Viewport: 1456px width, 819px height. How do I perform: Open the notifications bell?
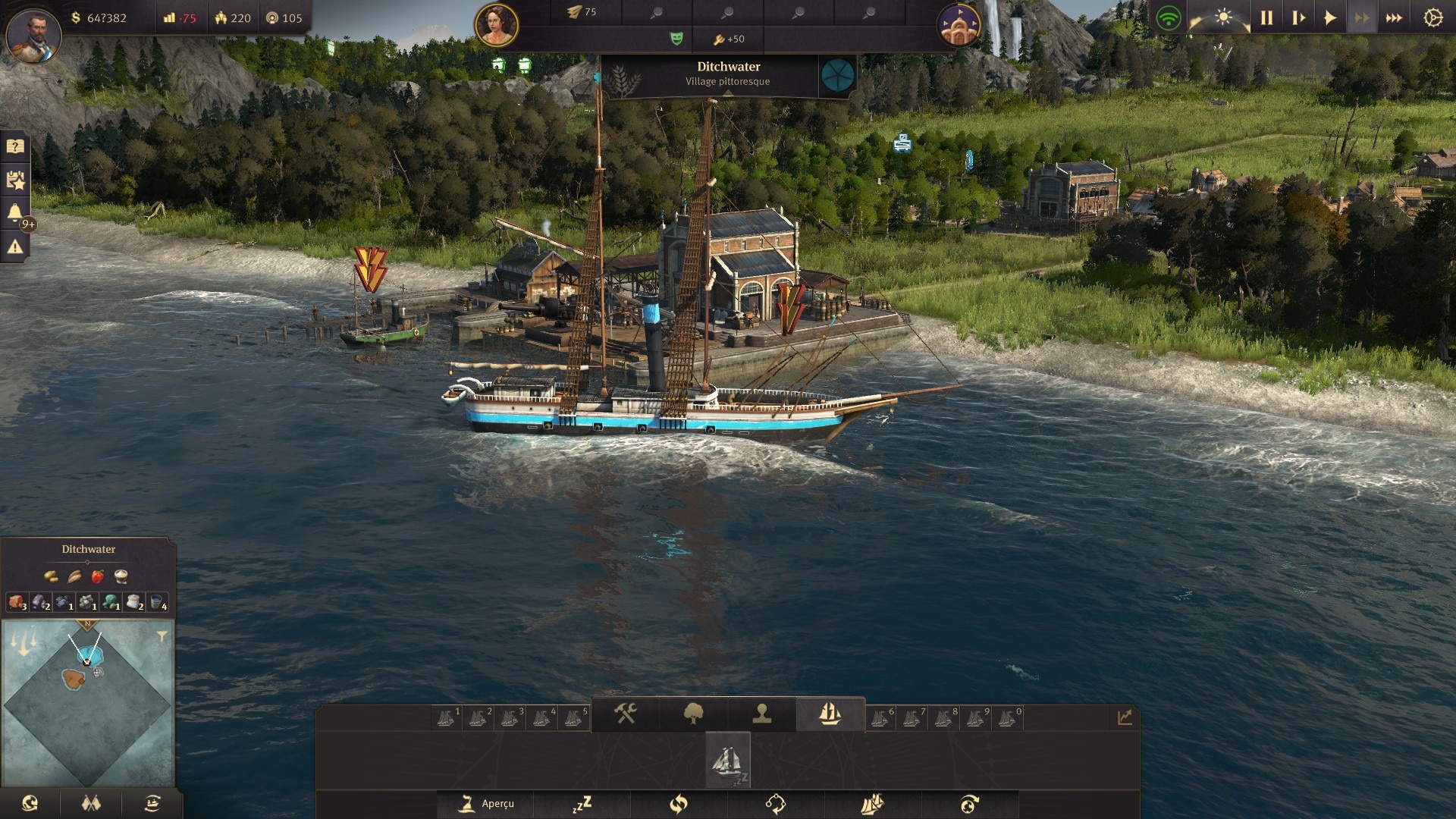pos(15,213)
